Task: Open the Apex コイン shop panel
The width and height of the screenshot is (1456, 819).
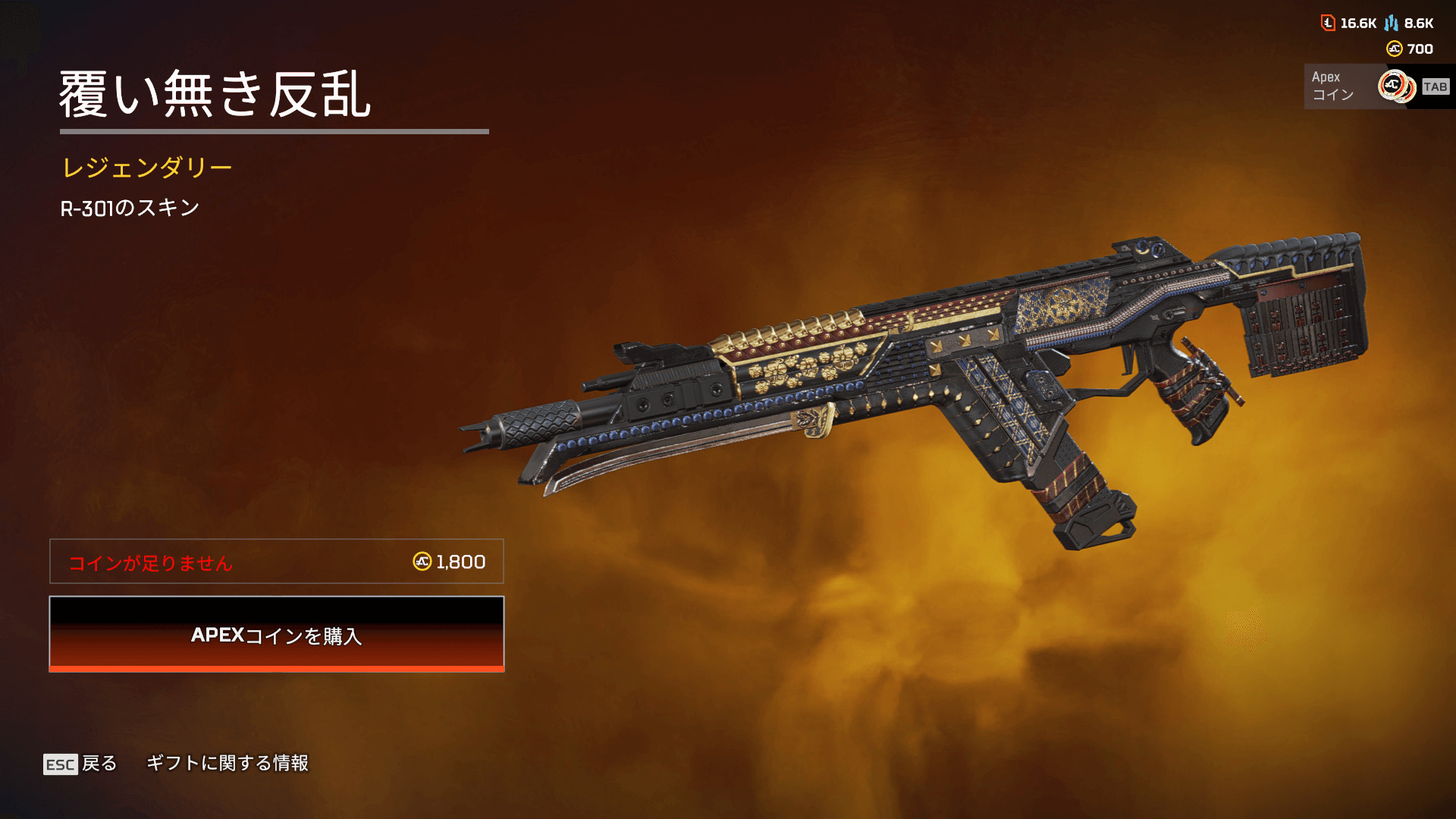Action: coord(1376,86)
